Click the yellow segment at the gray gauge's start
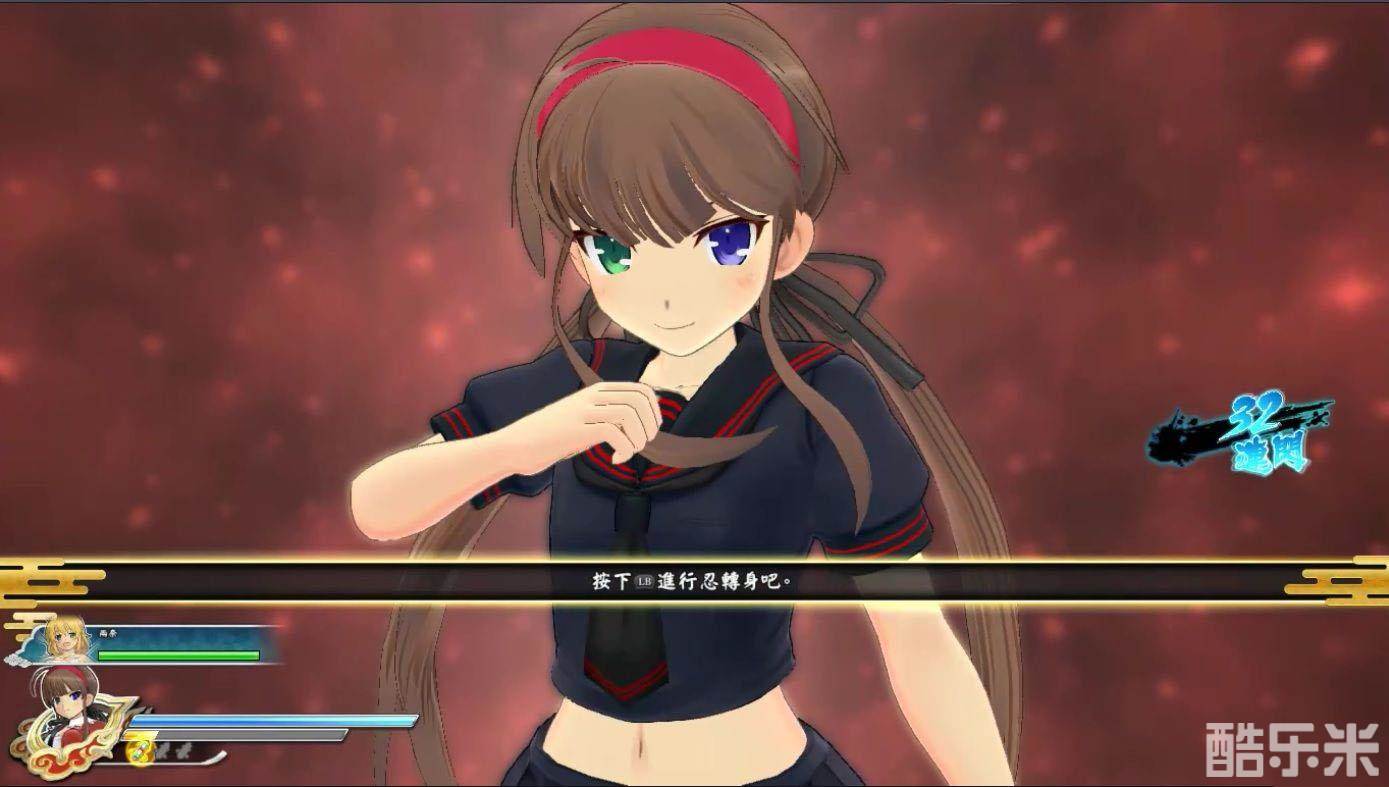 (x=139, y=735)
